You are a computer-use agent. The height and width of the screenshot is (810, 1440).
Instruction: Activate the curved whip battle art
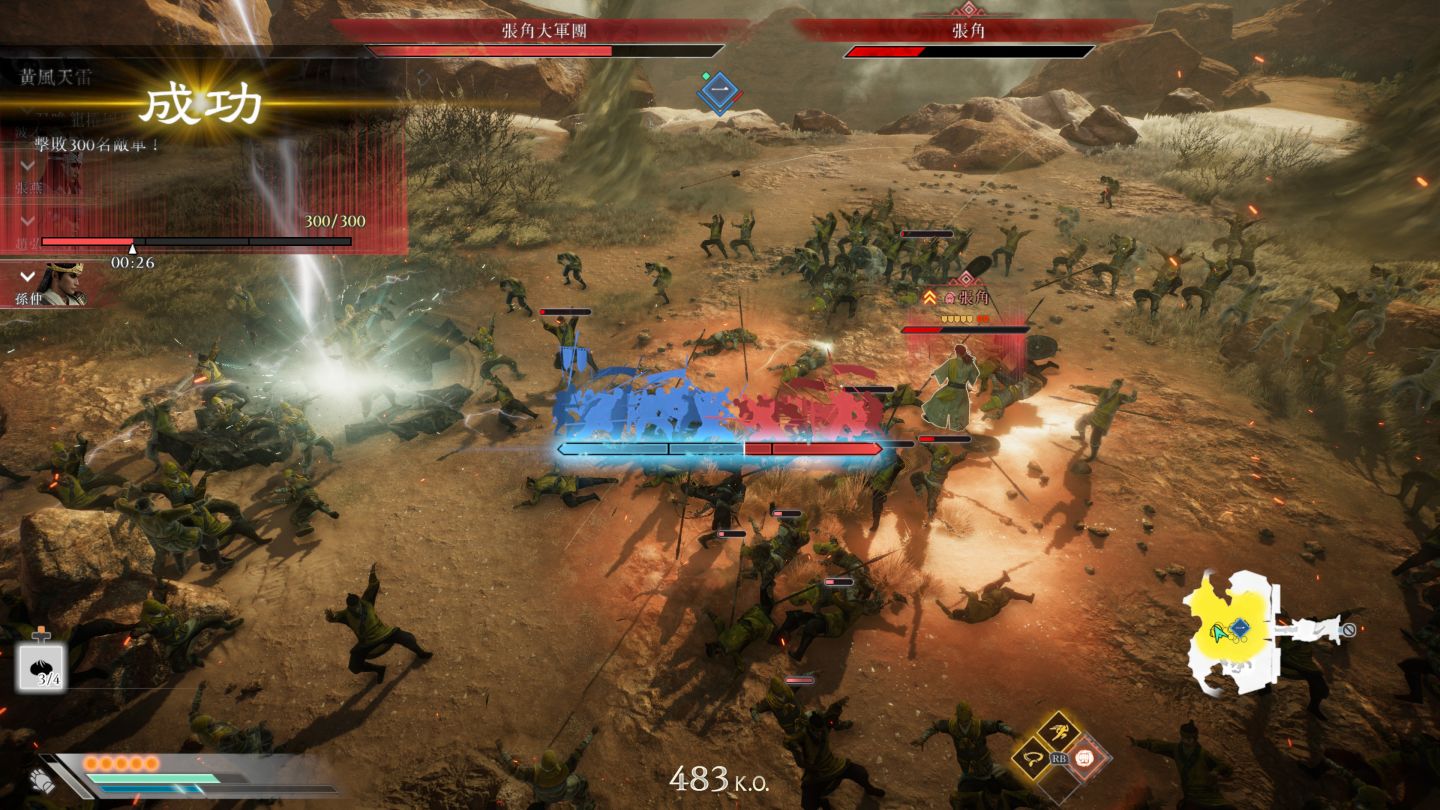1030,758
